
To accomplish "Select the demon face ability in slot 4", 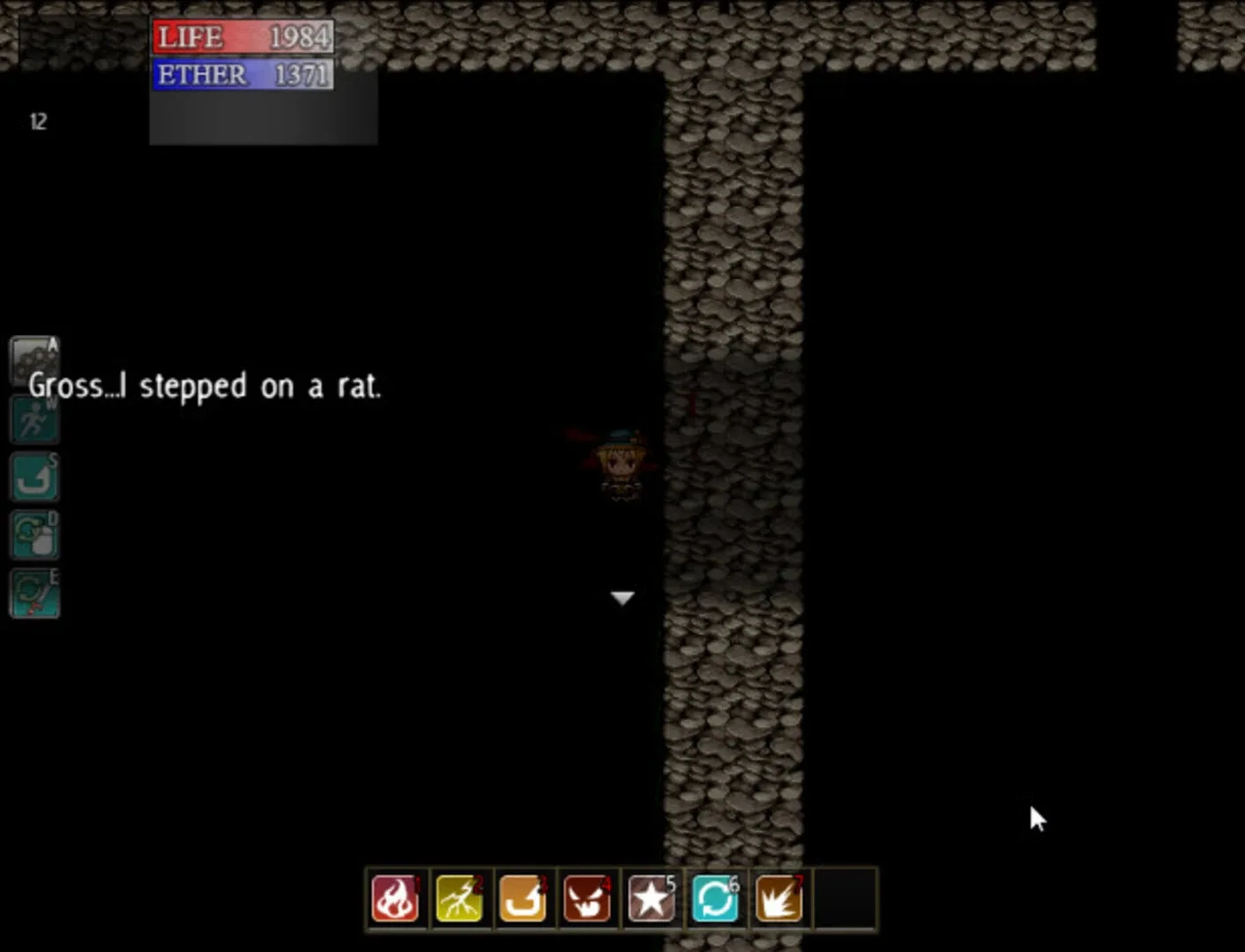I will click(587, 898).
